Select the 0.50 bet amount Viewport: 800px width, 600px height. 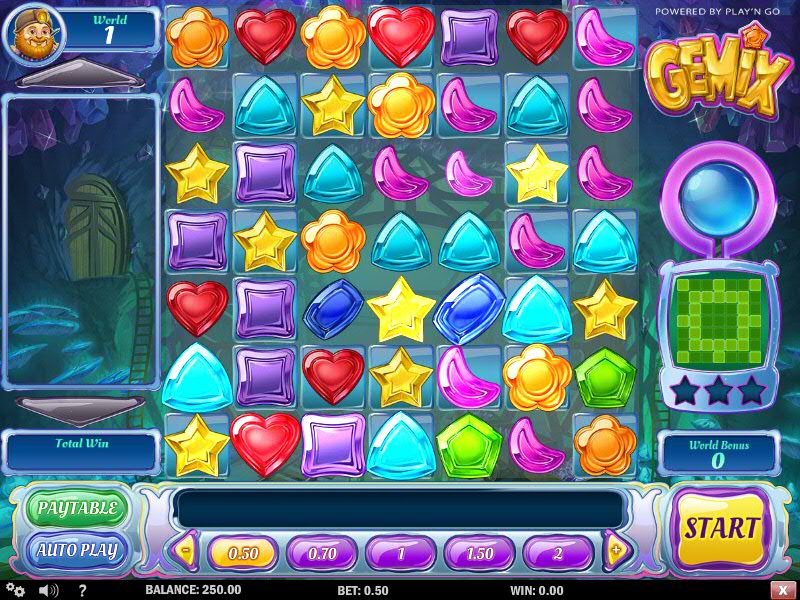(x=243, y=553)
